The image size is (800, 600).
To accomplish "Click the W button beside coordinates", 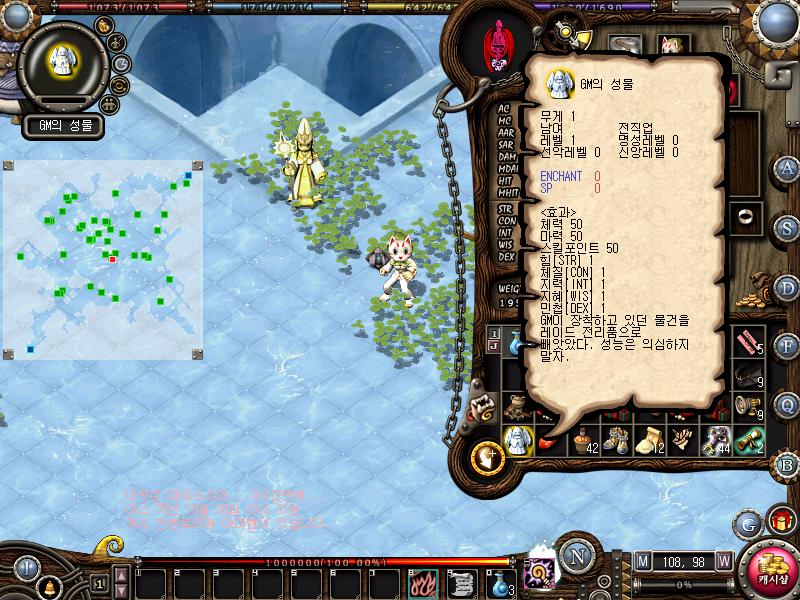I will (723, 560).
